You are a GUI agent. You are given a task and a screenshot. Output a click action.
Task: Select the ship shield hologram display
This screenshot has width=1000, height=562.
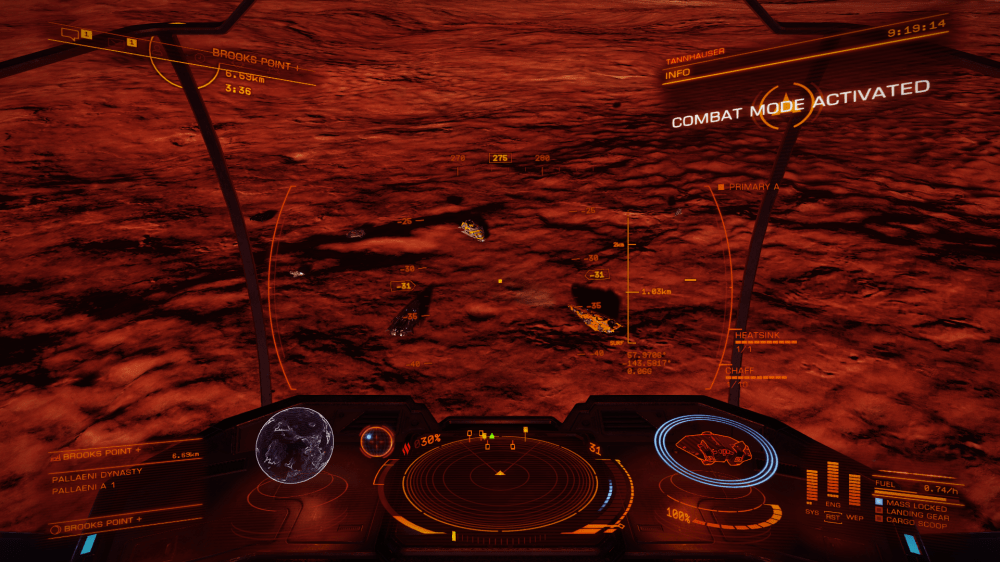[x=715, y=452]
